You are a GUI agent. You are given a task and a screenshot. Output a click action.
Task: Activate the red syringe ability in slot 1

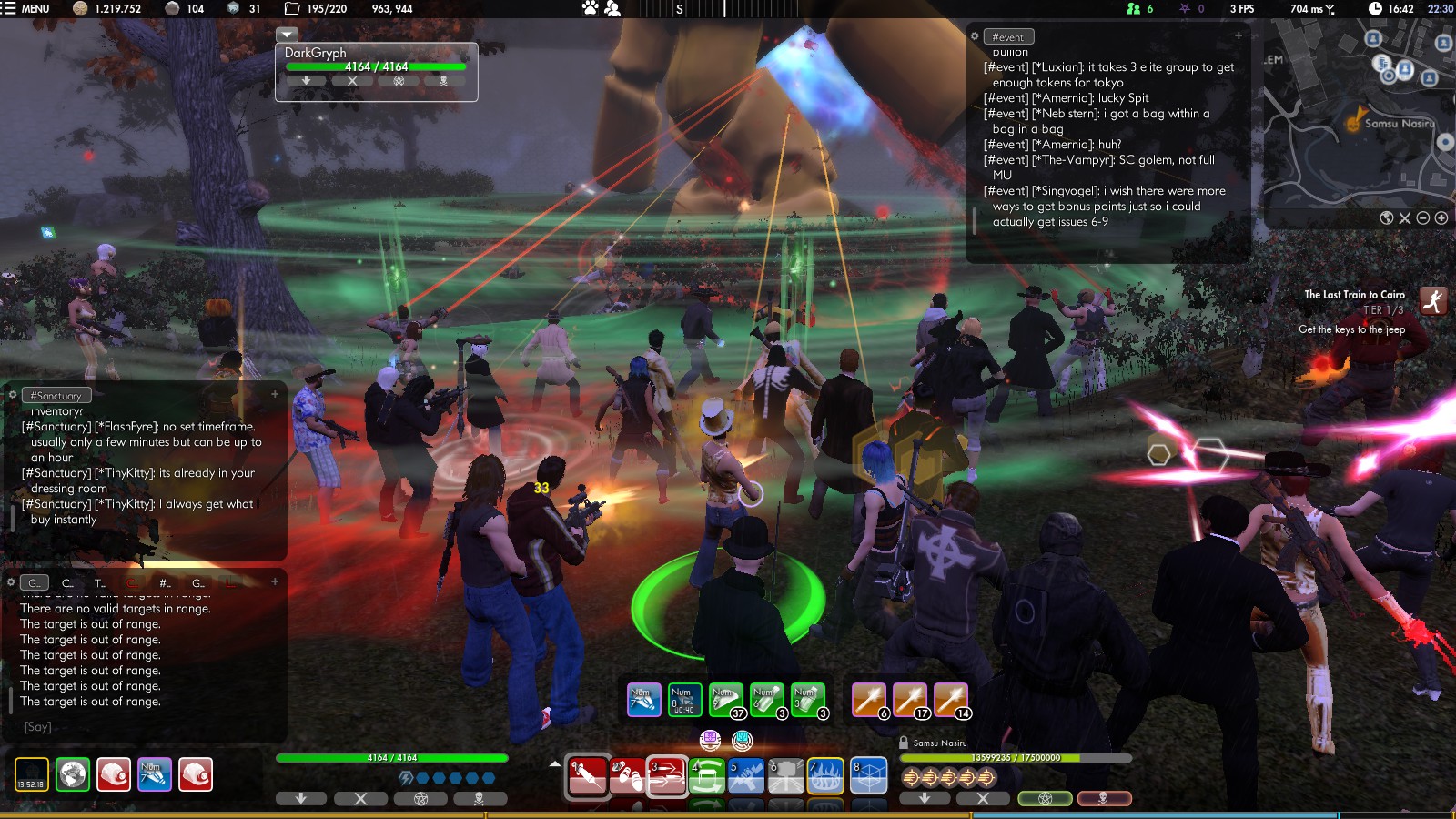tap(588, 775)
